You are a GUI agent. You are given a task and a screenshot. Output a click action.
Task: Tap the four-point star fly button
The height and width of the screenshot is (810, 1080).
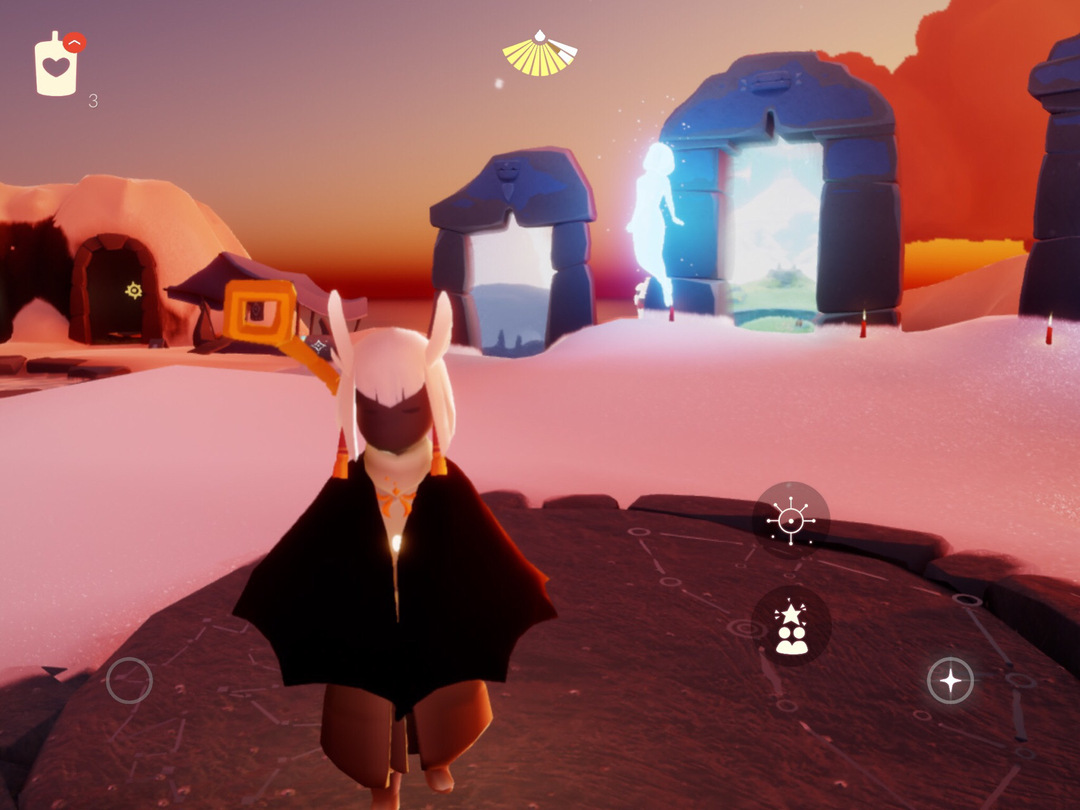click(950, 681)
